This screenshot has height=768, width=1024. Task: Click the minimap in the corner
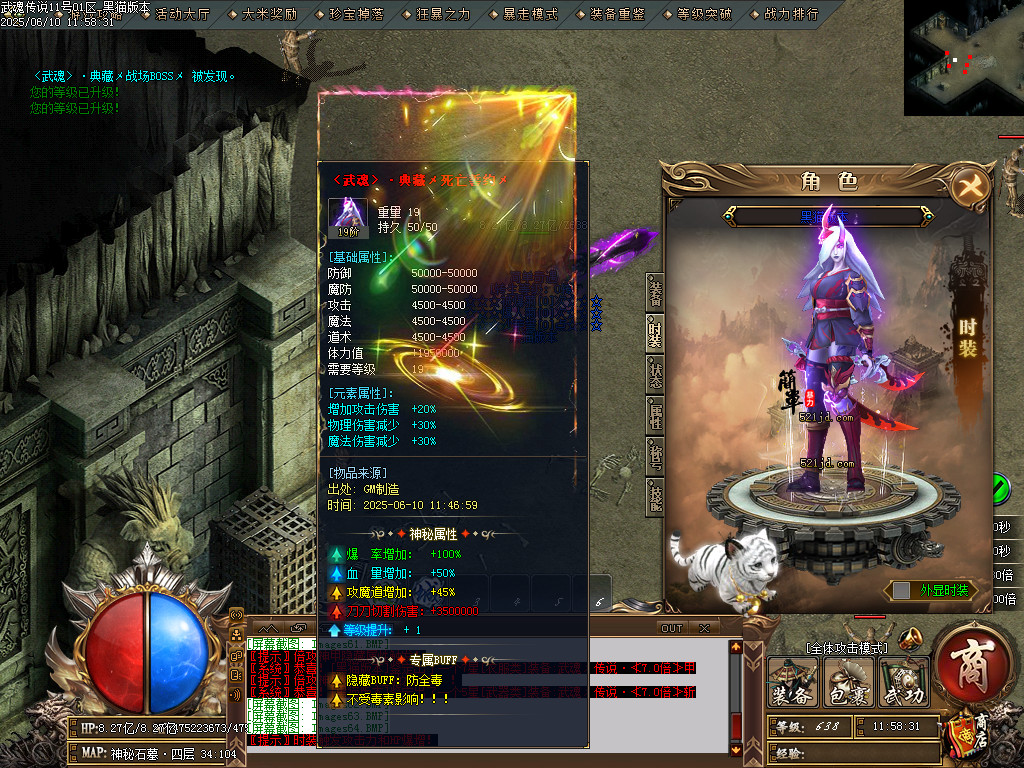963,57
